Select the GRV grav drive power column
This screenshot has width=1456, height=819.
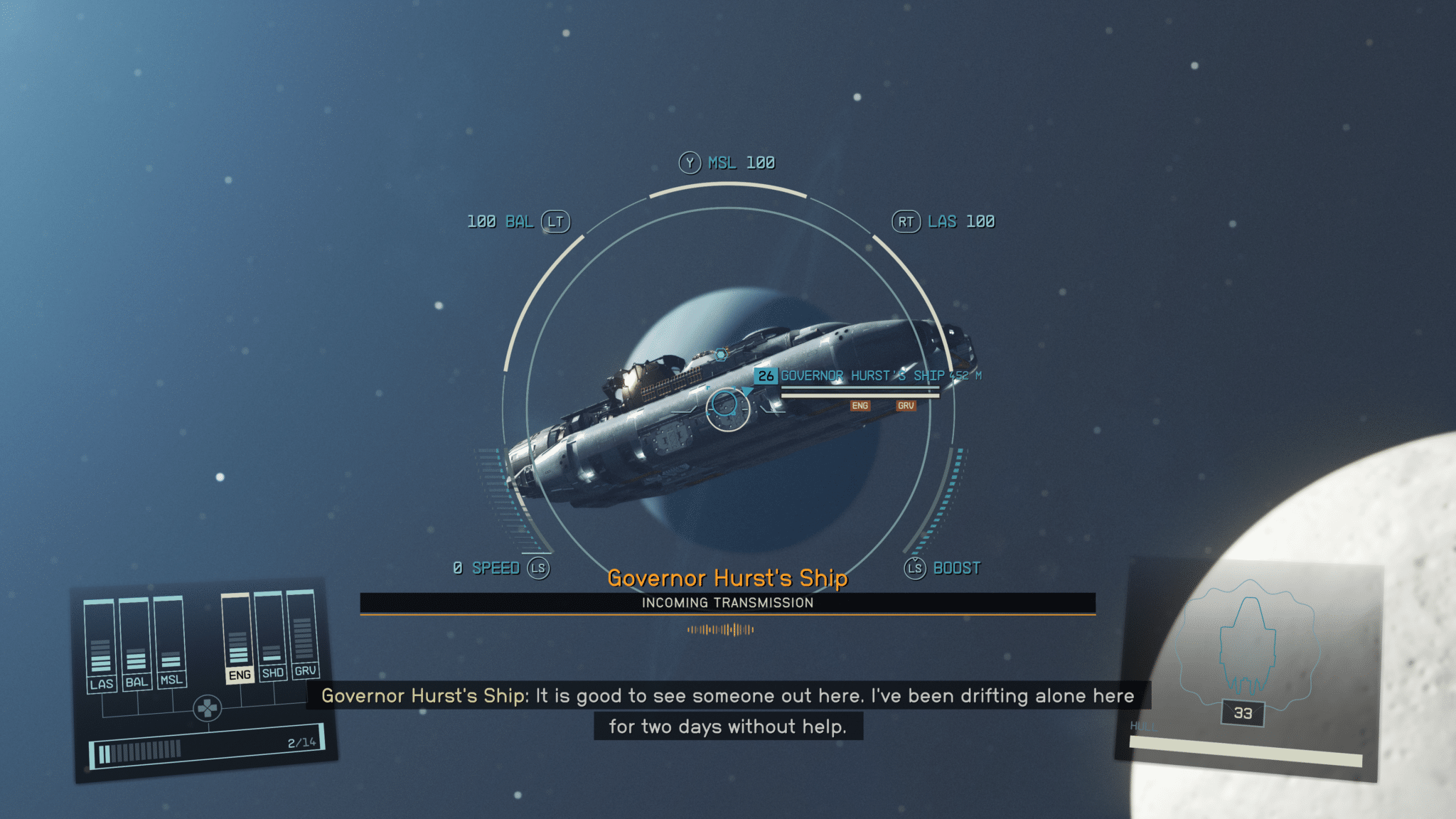[303, 632]
